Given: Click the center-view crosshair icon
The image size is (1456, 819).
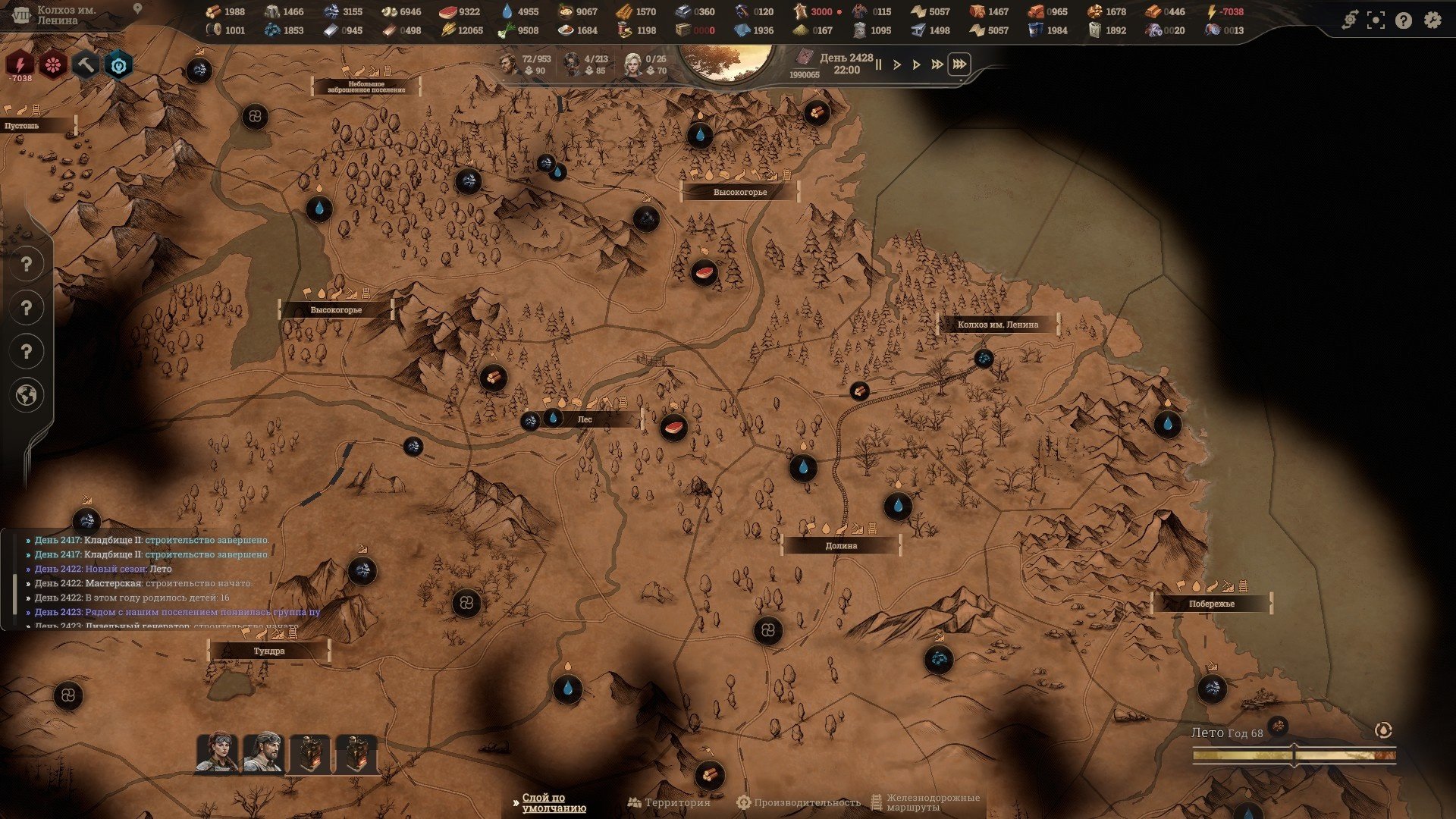Looking at the screenshot, I should click(x=1376, y=20).
